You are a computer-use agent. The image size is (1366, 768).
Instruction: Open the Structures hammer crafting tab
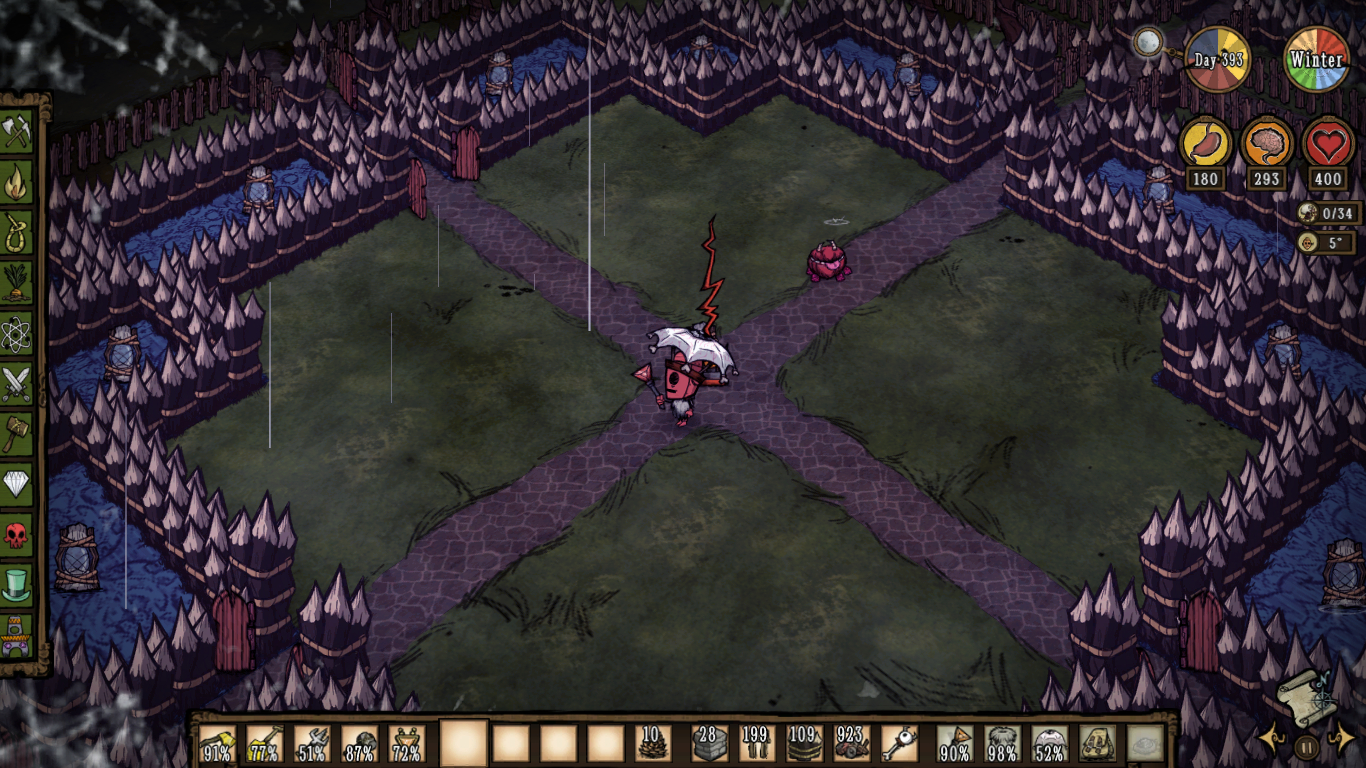point(17,434)
